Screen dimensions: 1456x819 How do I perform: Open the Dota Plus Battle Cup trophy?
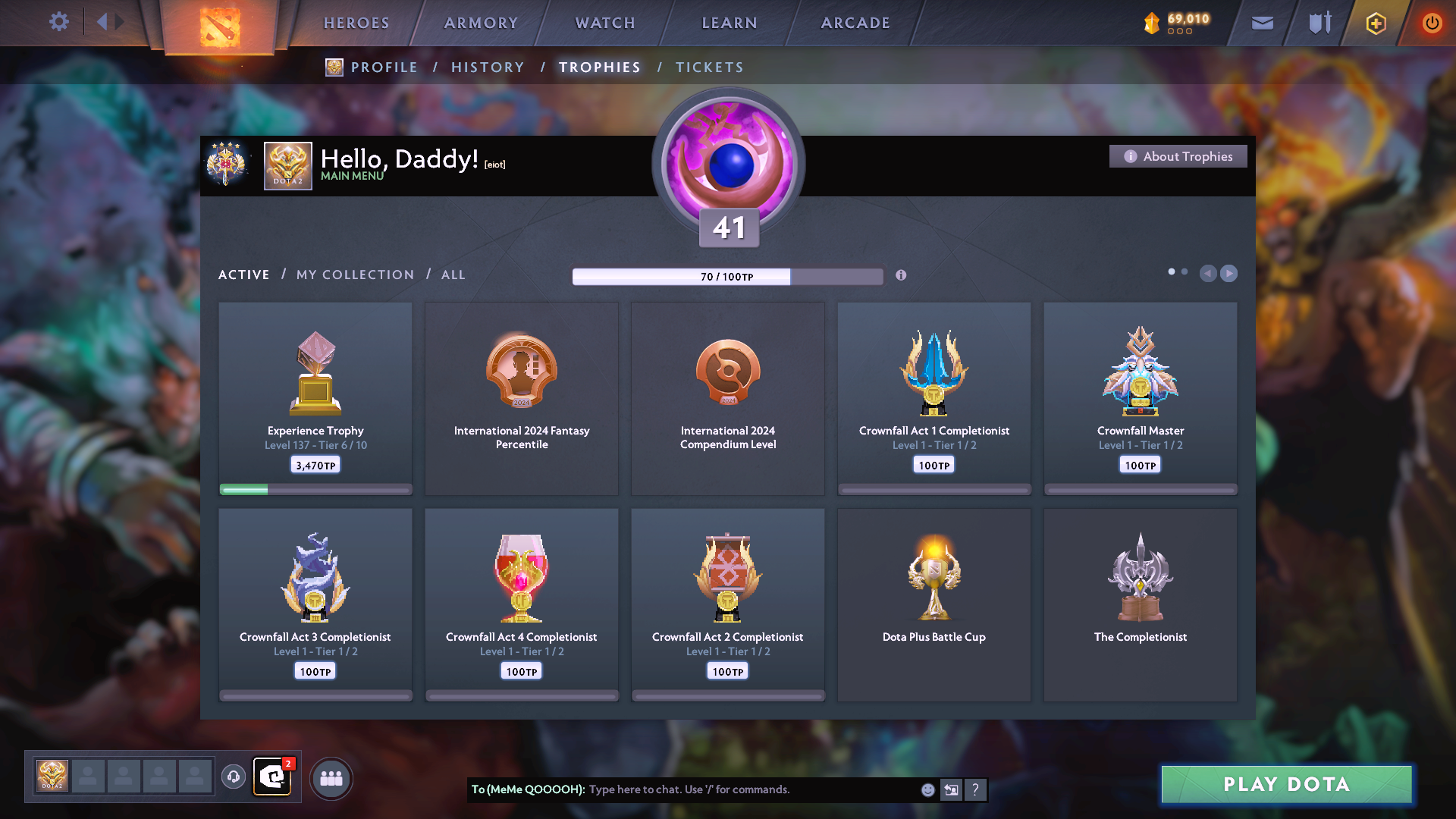[934, 604]
